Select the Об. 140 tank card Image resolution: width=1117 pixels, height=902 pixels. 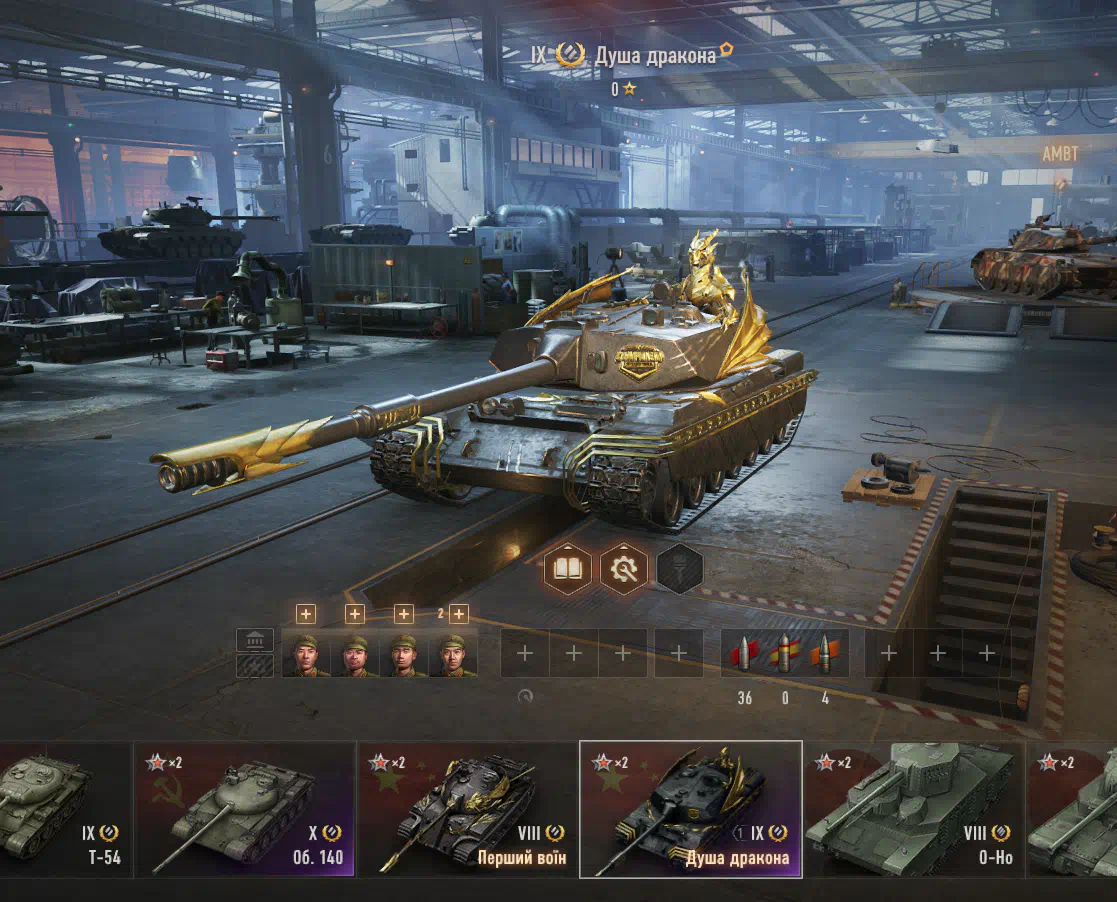click(245, 809)
